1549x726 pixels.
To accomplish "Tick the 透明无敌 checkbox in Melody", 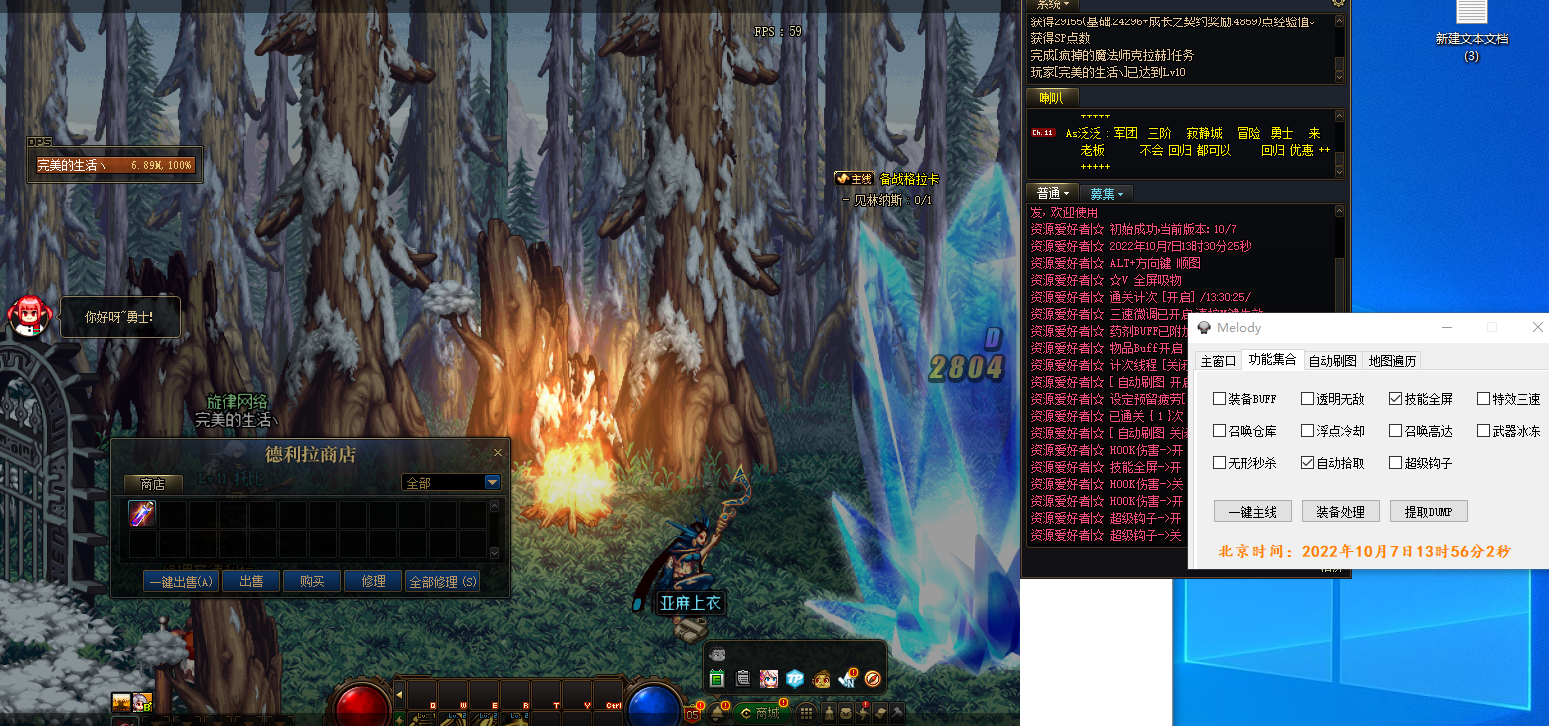I will pyautogui.click(x=1307, y=399).
